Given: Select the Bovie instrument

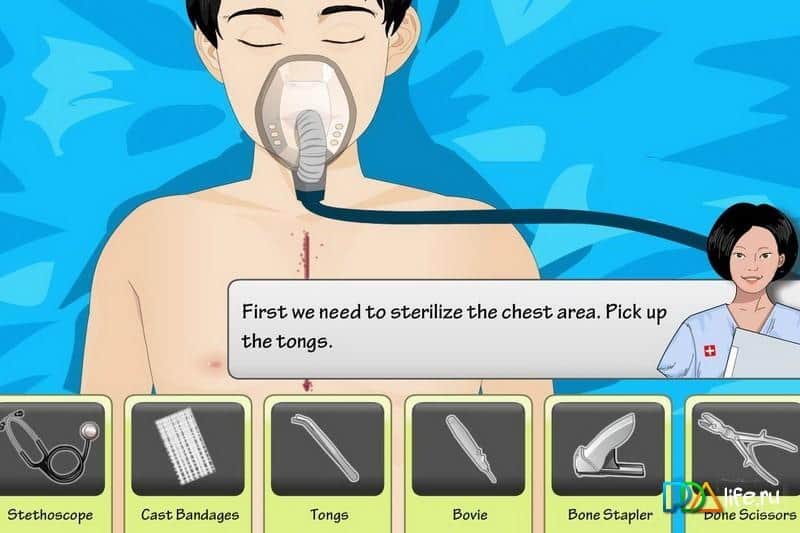Looking at the screenshot, I should pyautogui.click(x=468, y=448).
